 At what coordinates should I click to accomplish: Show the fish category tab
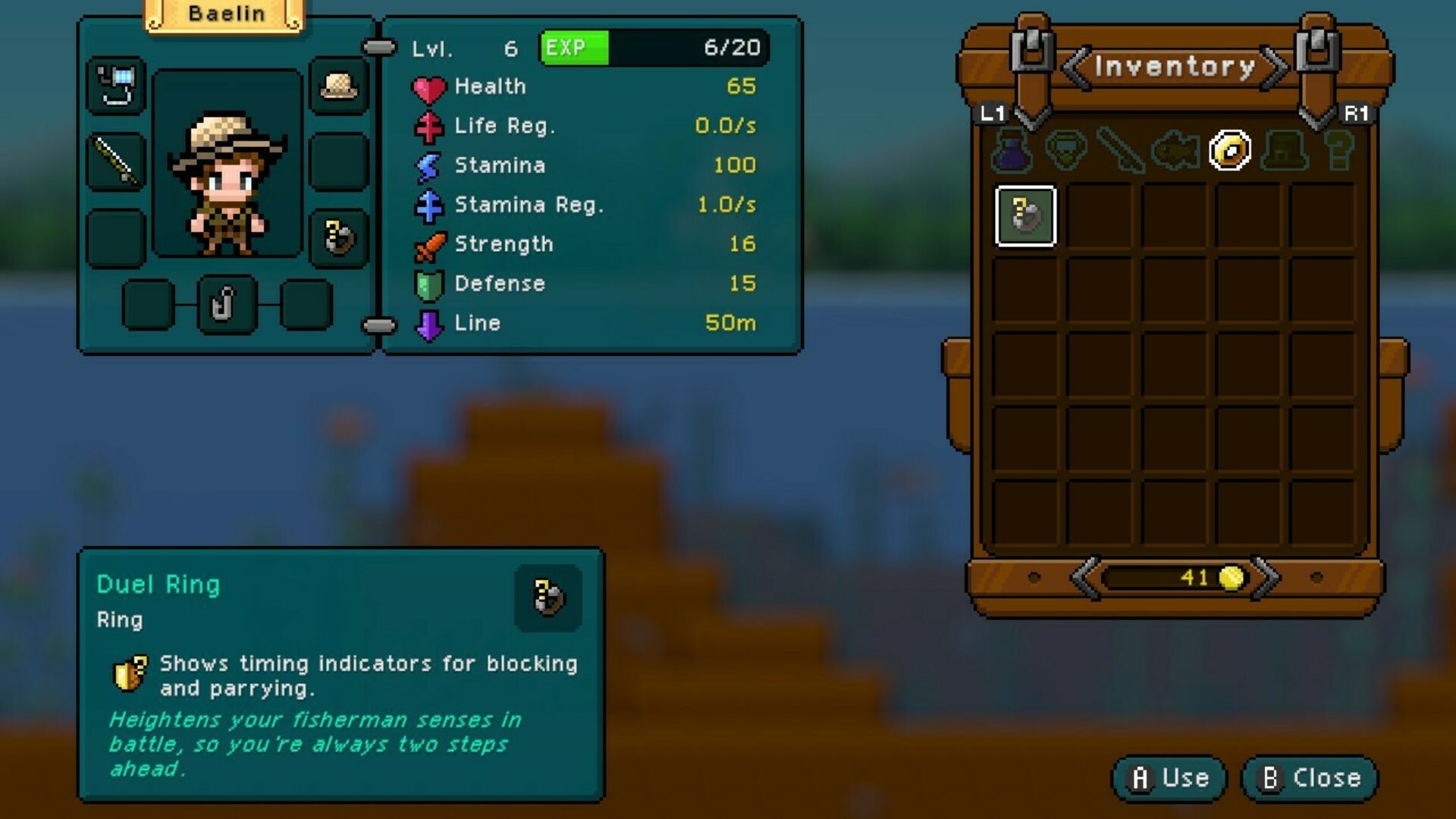[1175, 150]
